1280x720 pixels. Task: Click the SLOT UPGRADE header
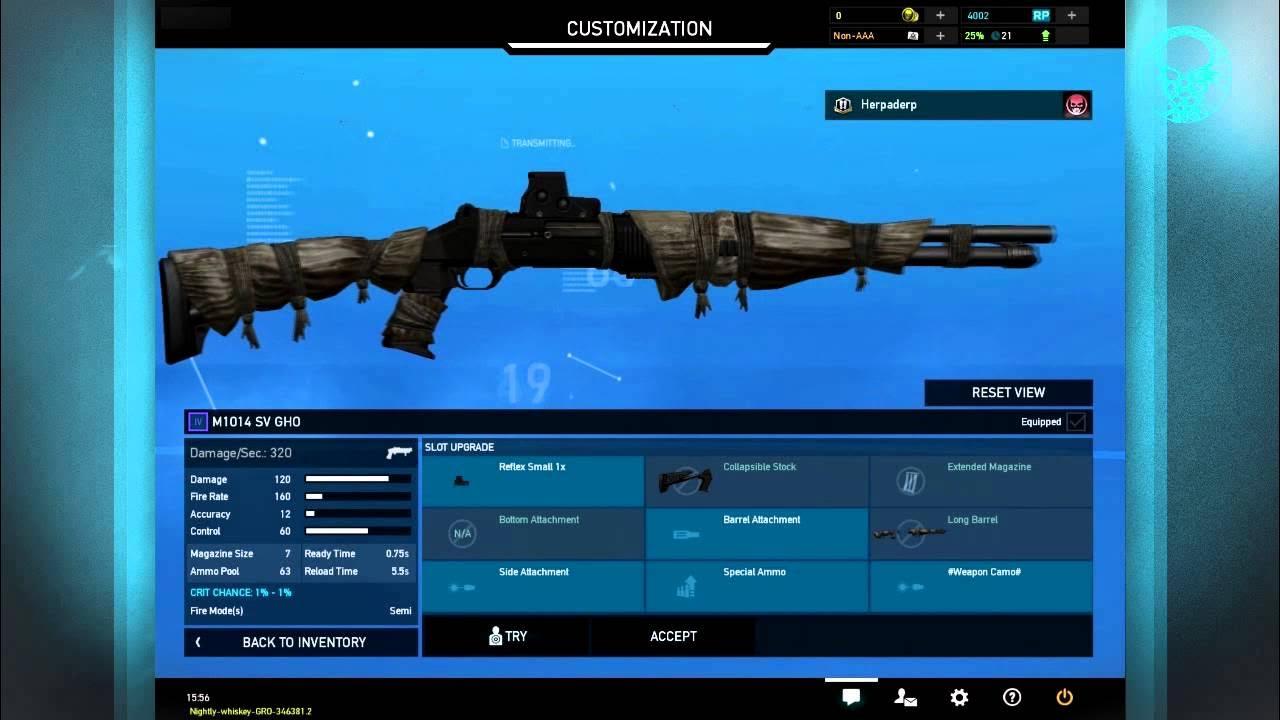pos(460,447)
